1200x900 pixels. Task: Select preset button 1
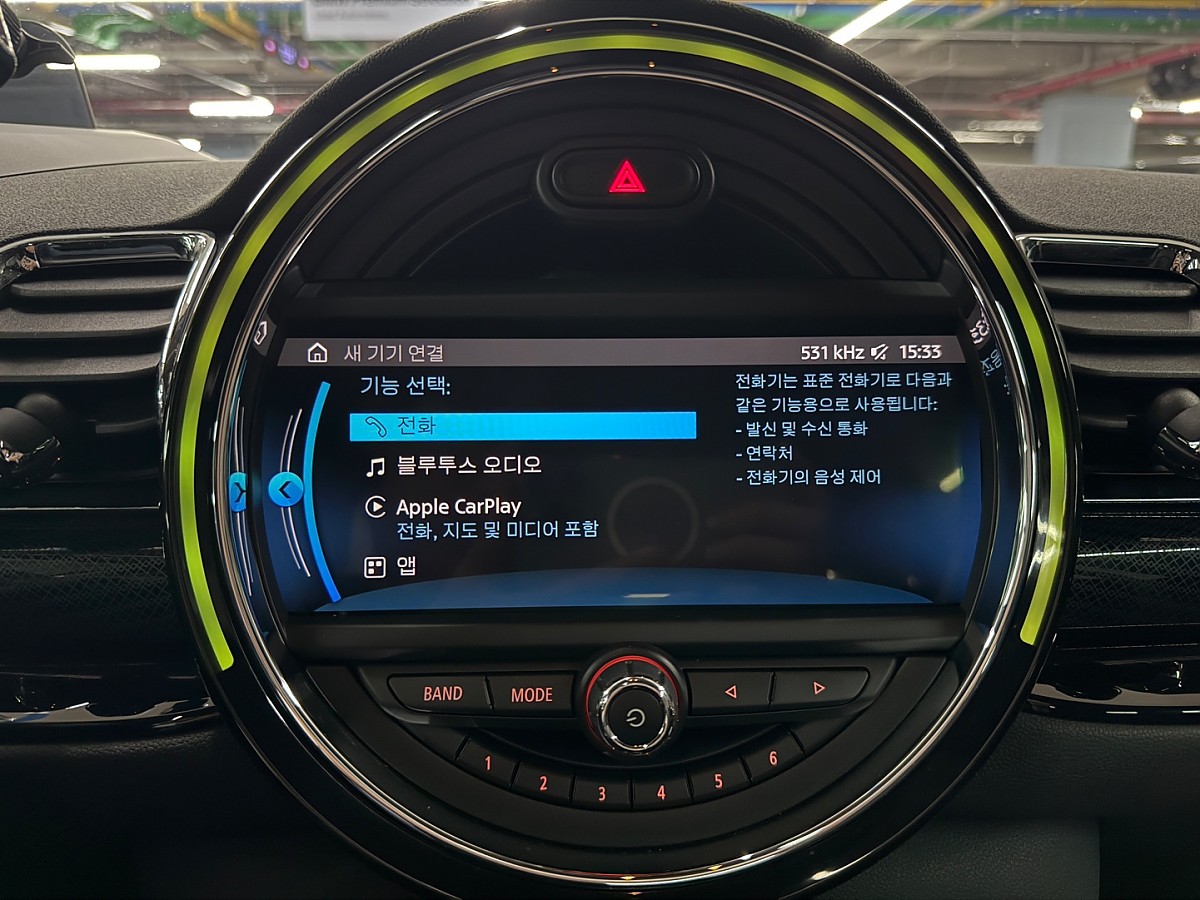tap(488, 765)
